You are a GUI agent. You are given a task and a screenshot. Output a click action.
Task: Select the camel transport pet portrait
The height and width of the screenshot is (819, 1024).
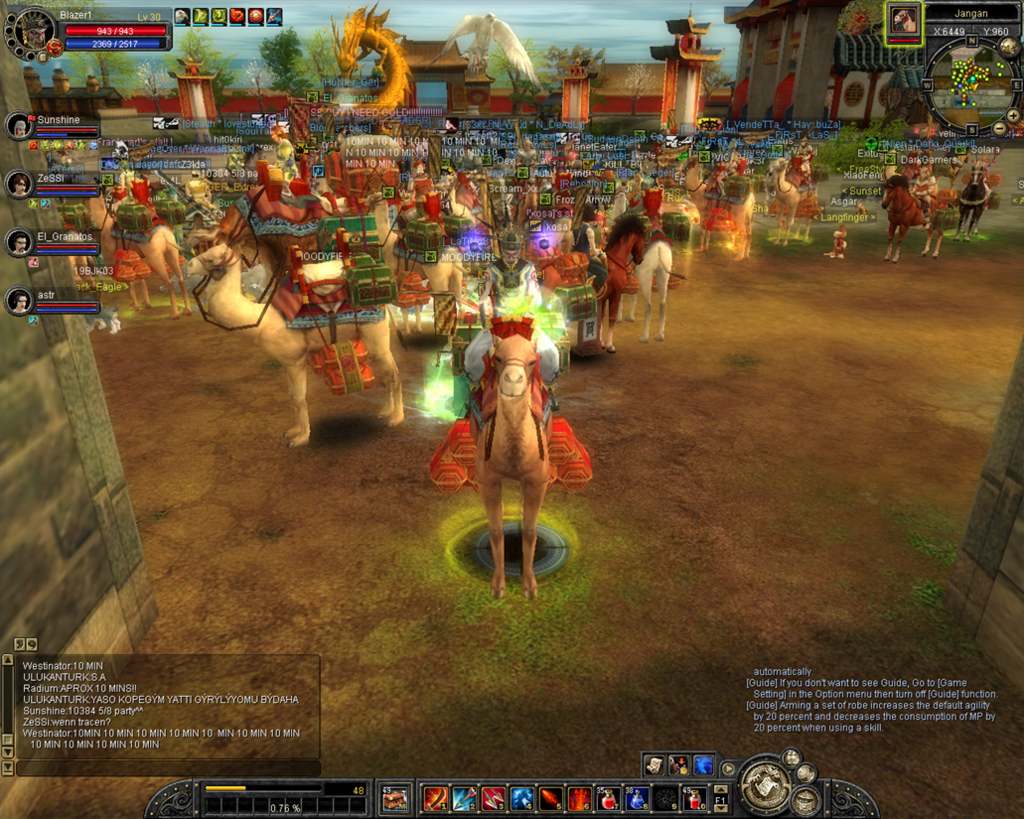903,21
